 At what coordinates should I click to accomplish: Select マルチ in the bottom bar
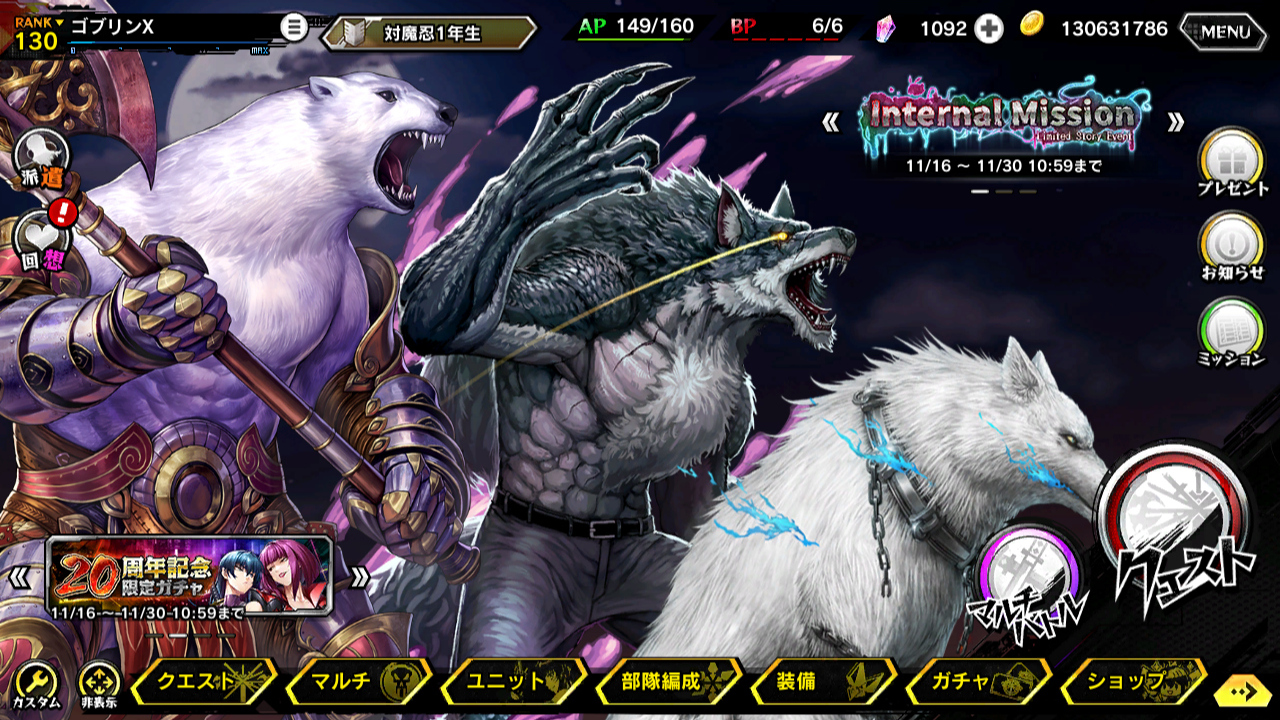point(357,682)
